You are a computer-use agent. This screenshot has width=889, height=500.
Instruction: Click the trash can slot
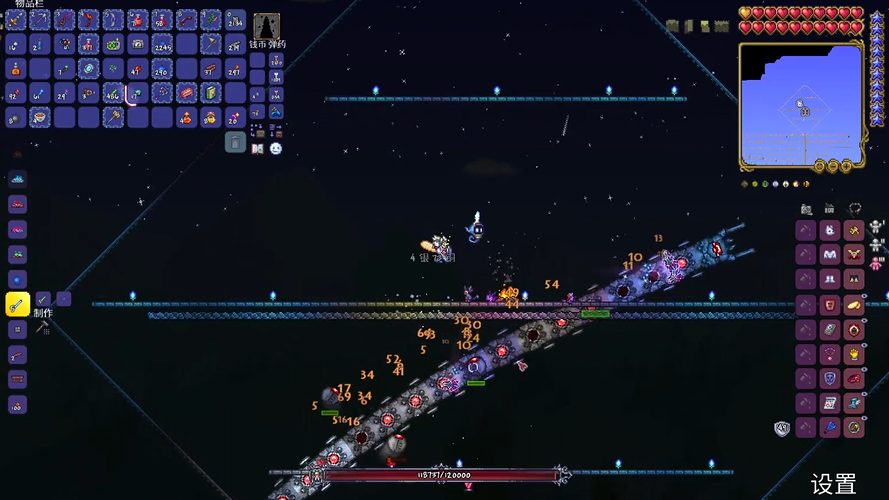point(235,142)
